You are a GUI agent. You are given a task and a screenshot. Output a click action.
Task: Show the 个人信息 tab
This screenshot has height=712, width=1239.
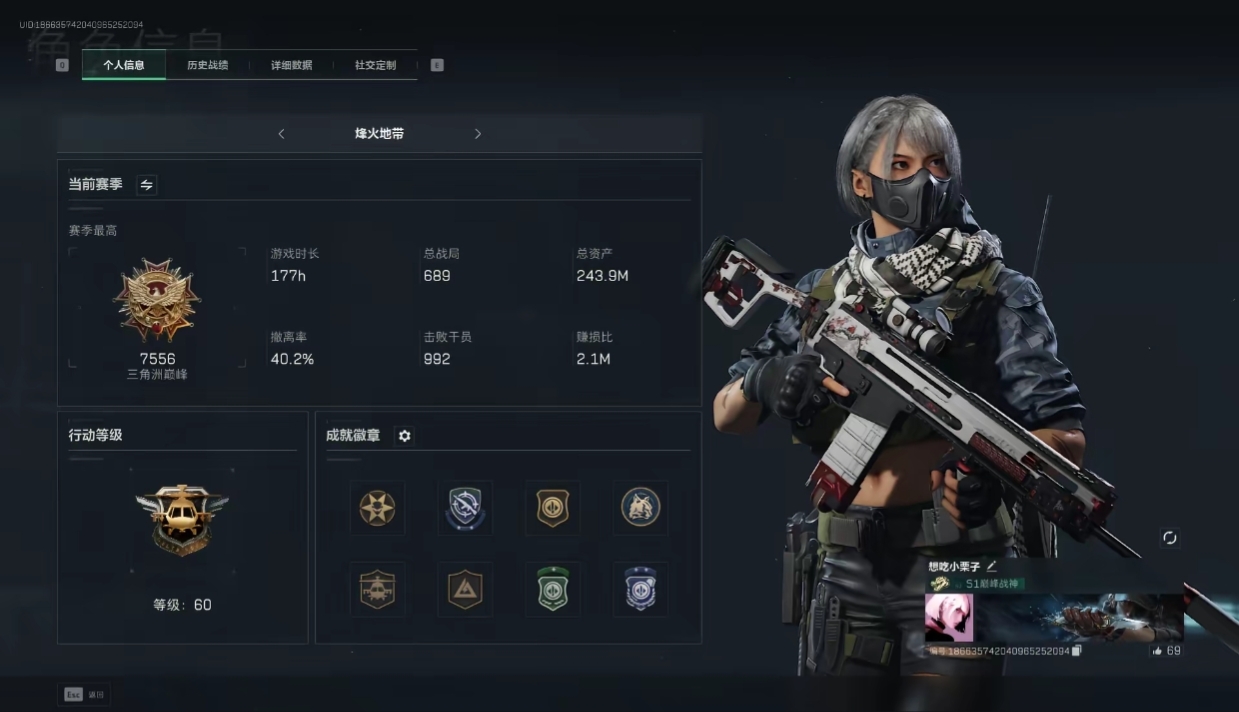[124, 65]
